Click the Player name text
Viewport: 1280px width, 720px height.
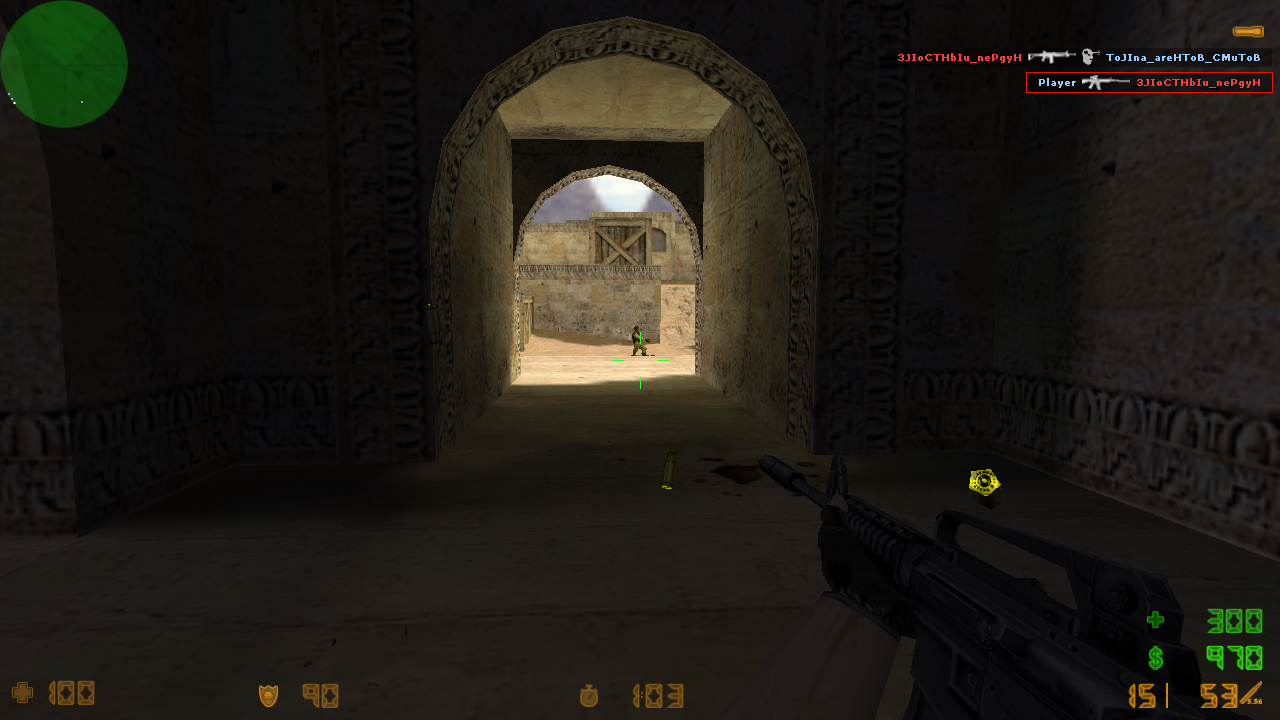[1056, 82]
